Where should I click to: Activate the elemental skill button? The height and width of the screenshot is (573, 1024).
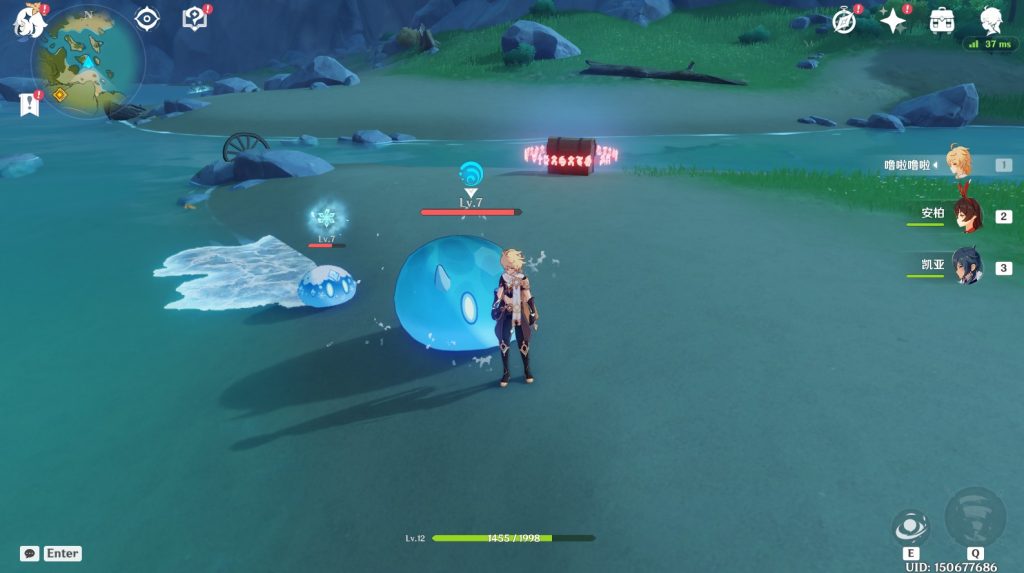(x=911, y=526)
